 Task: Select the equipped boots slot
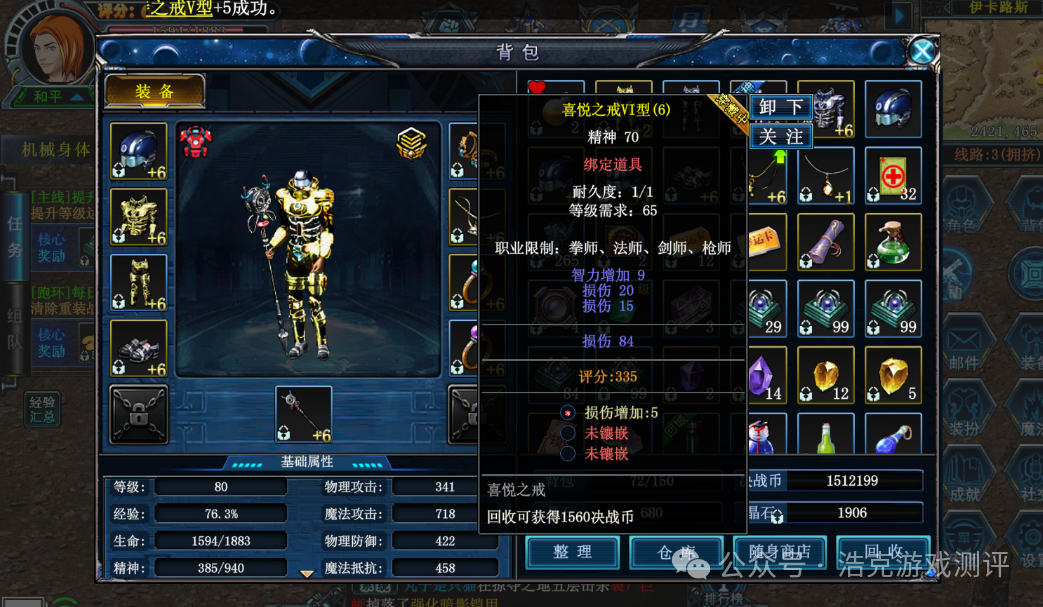click(x=138, y=348)
